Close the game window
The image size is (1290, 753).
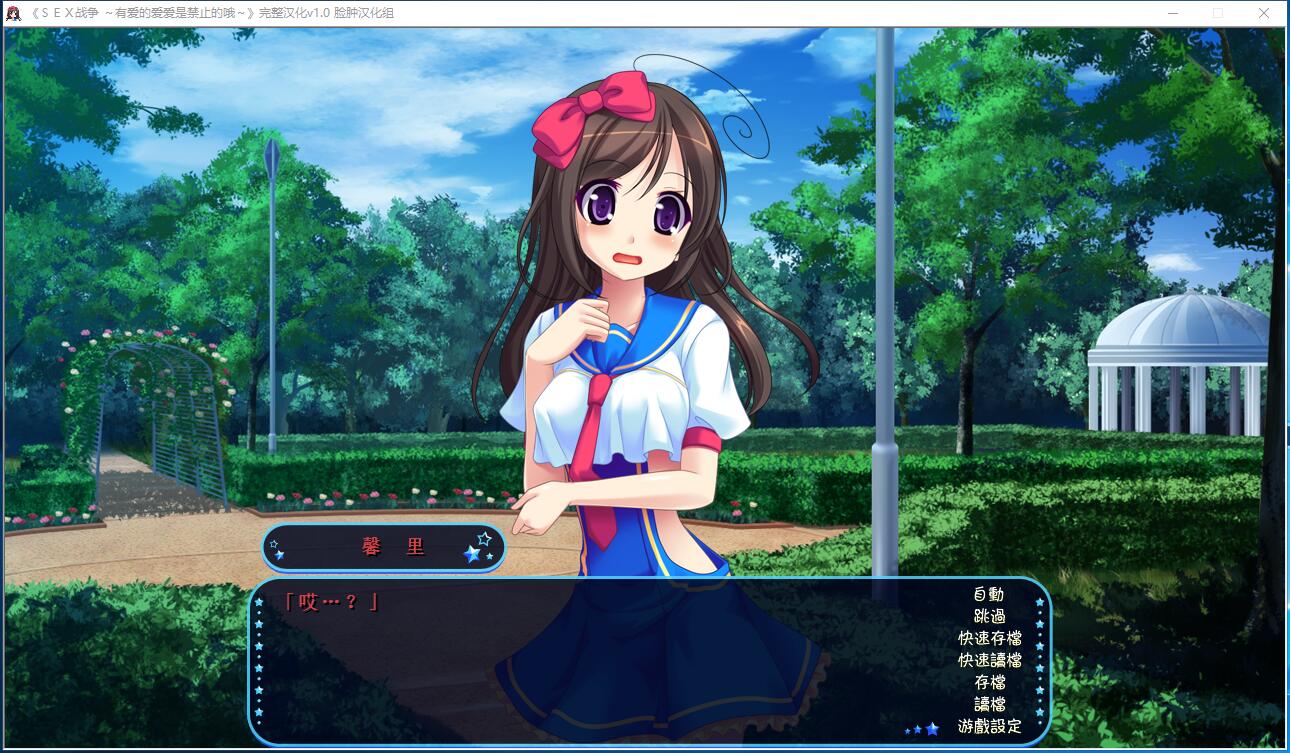tap(1264, 13)
